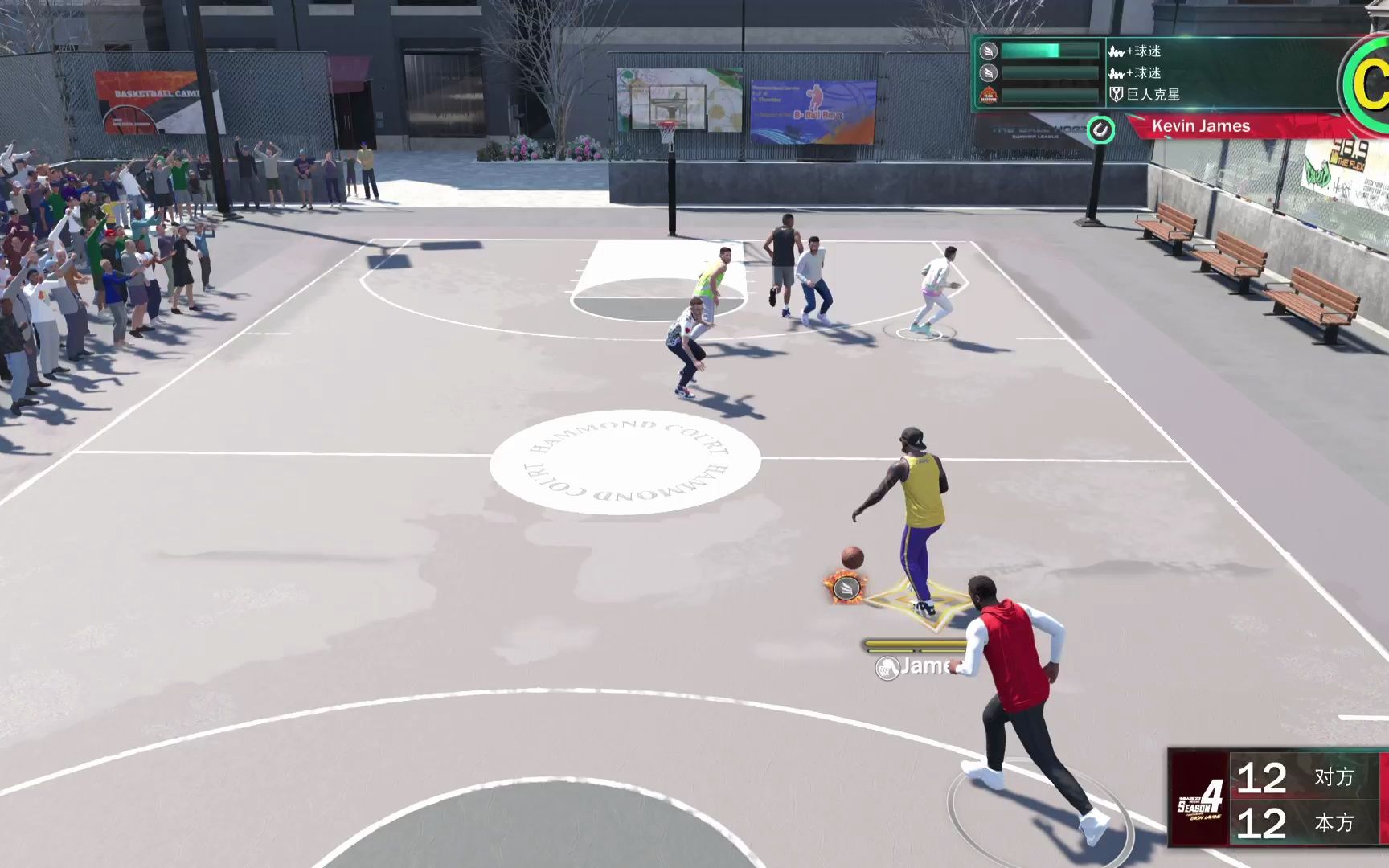Toggle the circular emblem on James's name tag
The image size is (1389, 868).
(x=887, y=668)
